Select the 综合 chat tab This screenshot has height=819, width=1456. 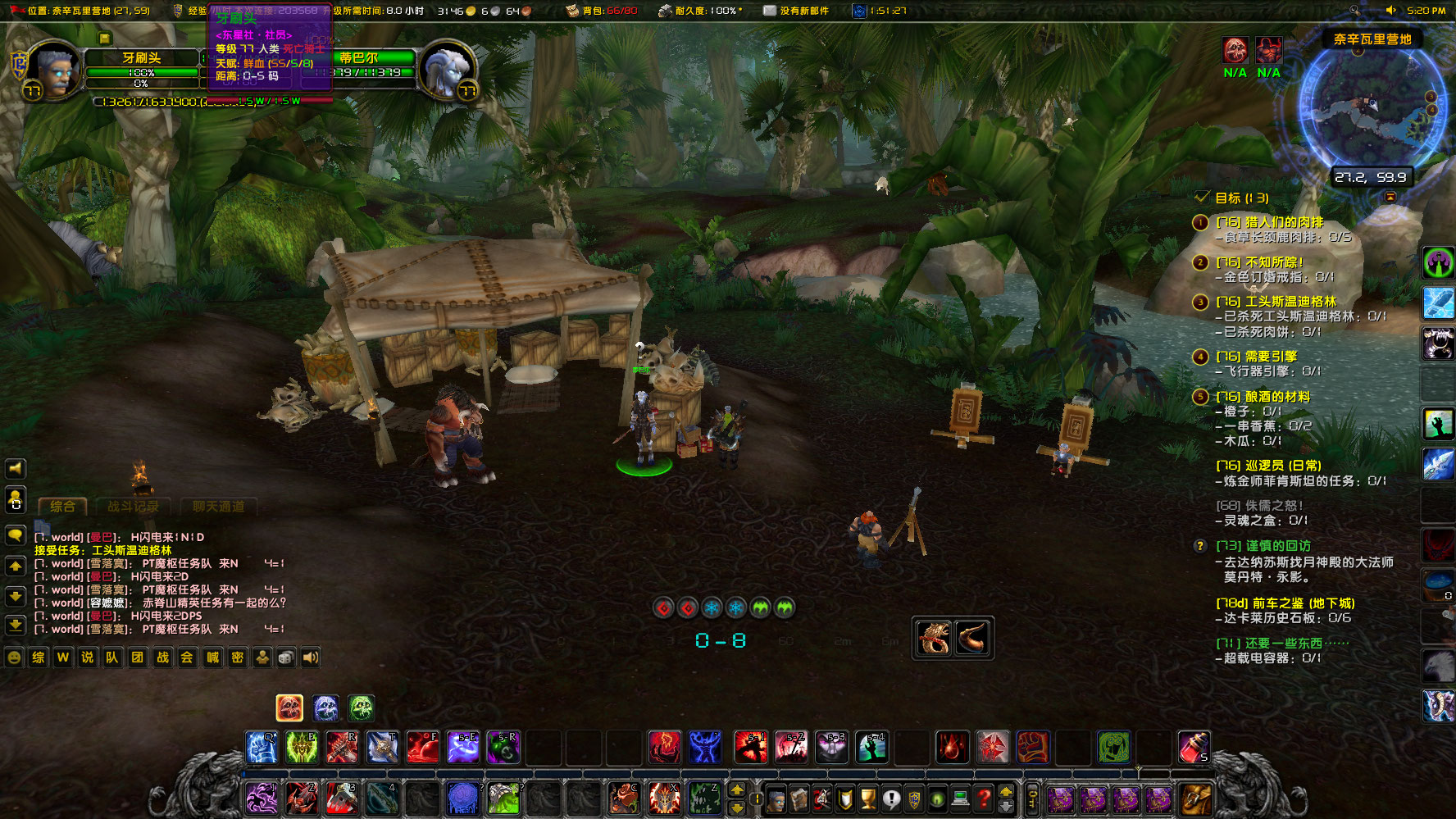coord(62,507)
